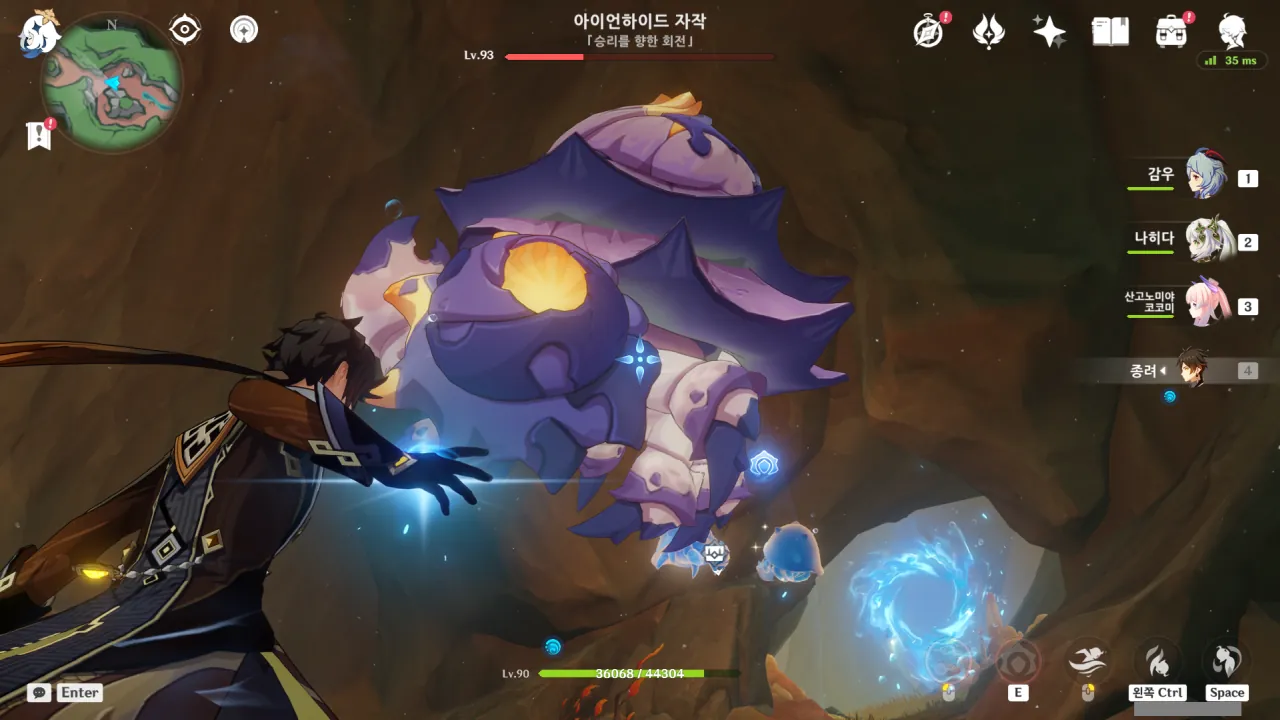Open the Wish sparkle star icon

[1049, 32]
